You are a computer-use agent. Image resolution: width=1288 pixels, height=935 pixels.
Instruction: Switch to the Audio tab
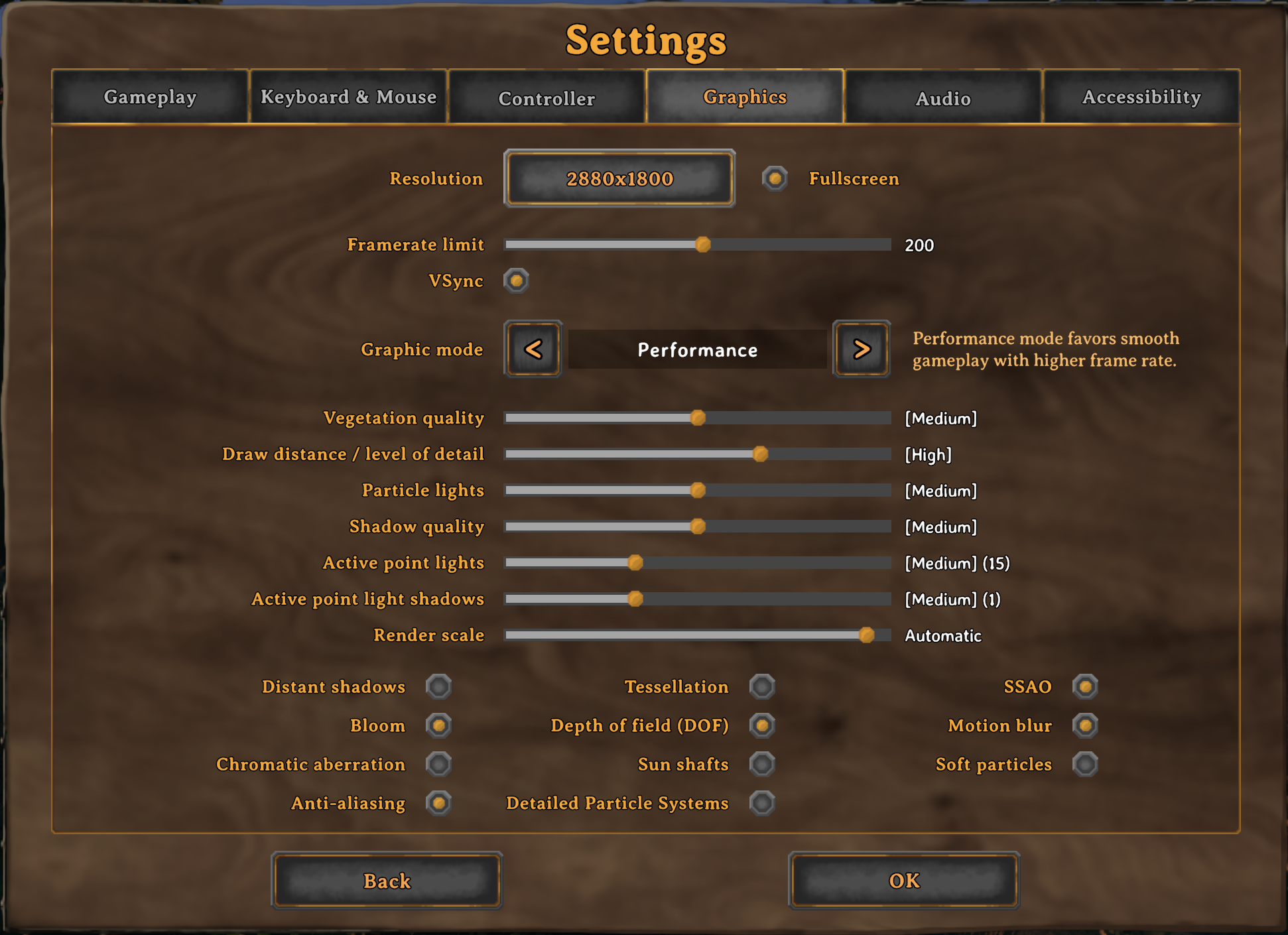pyautogui.click(x=942, y=97)
